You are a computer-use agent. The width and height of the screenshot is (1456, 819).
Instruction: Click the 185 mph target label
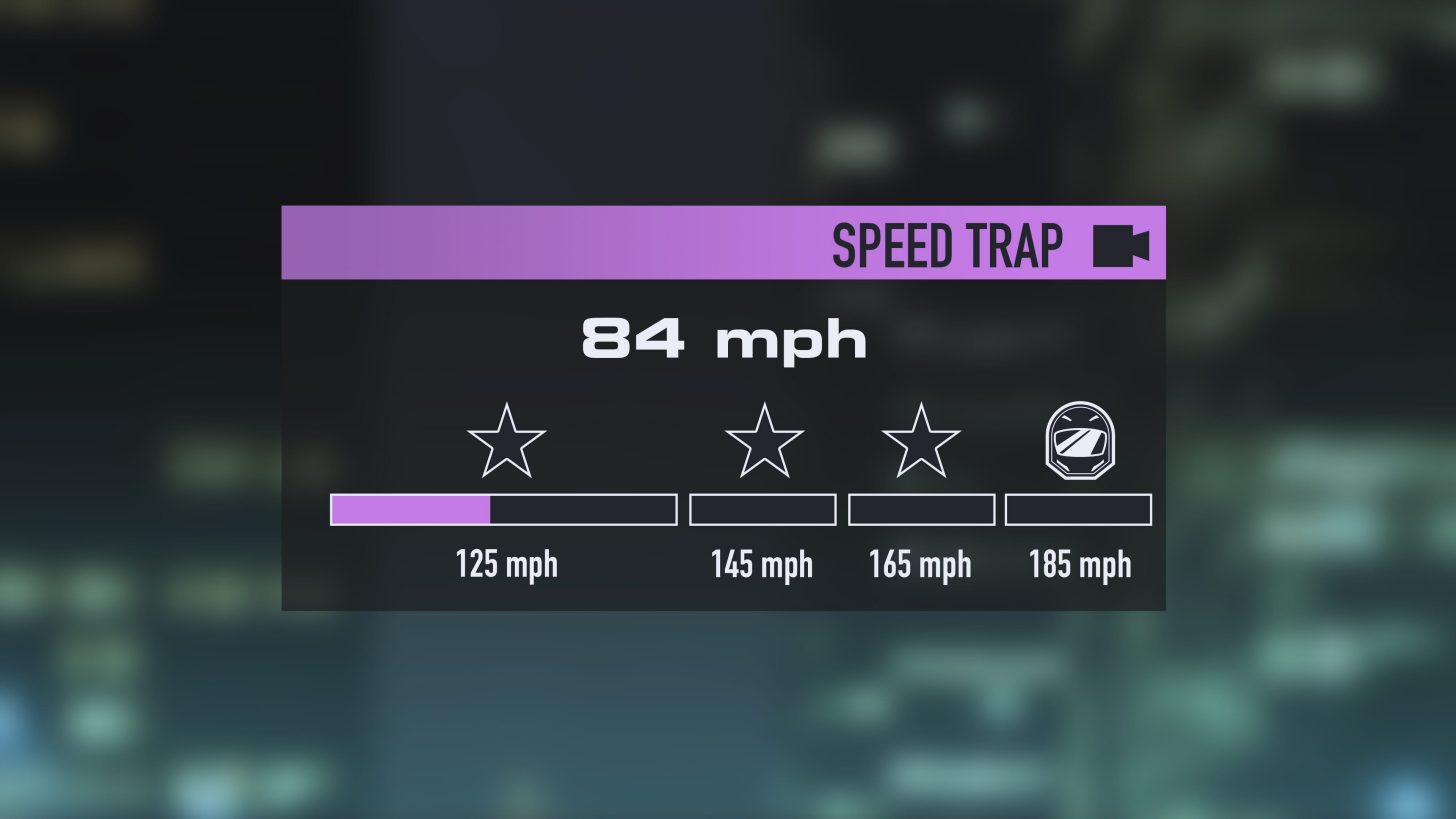[x=1079, y=564]
